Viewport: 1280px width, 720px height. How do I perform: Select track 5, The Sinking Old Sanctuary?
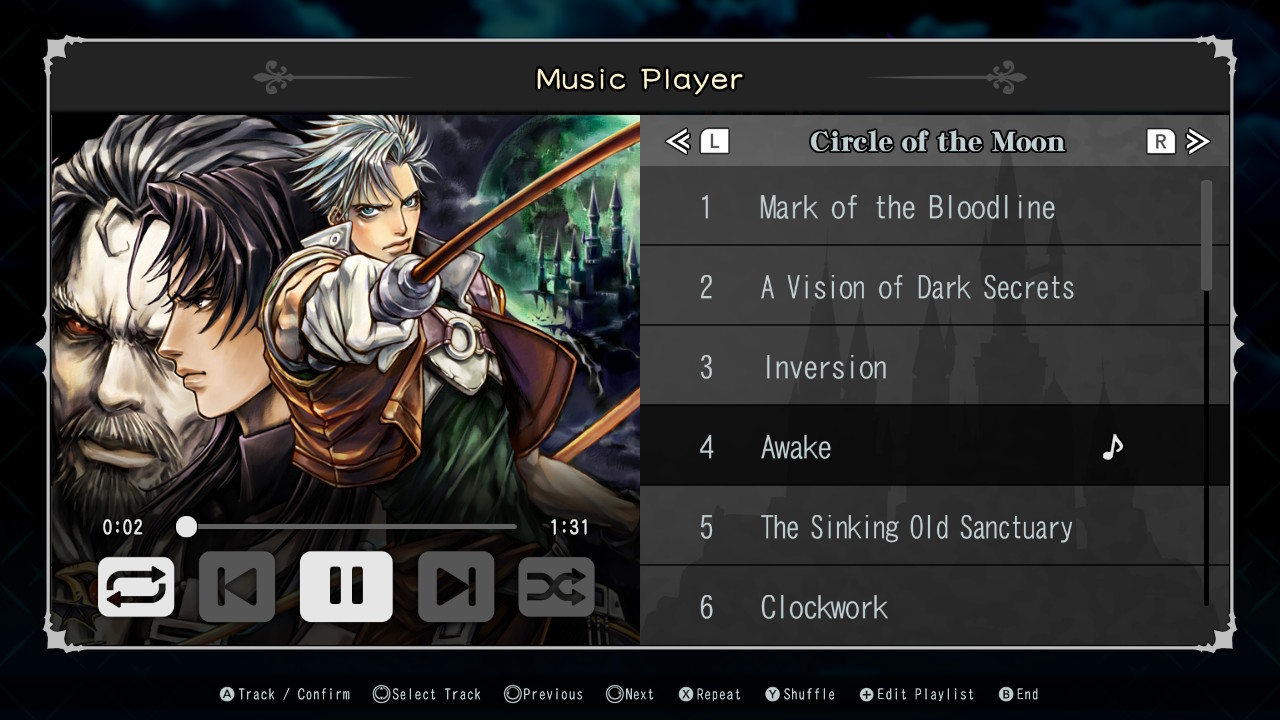916,527
